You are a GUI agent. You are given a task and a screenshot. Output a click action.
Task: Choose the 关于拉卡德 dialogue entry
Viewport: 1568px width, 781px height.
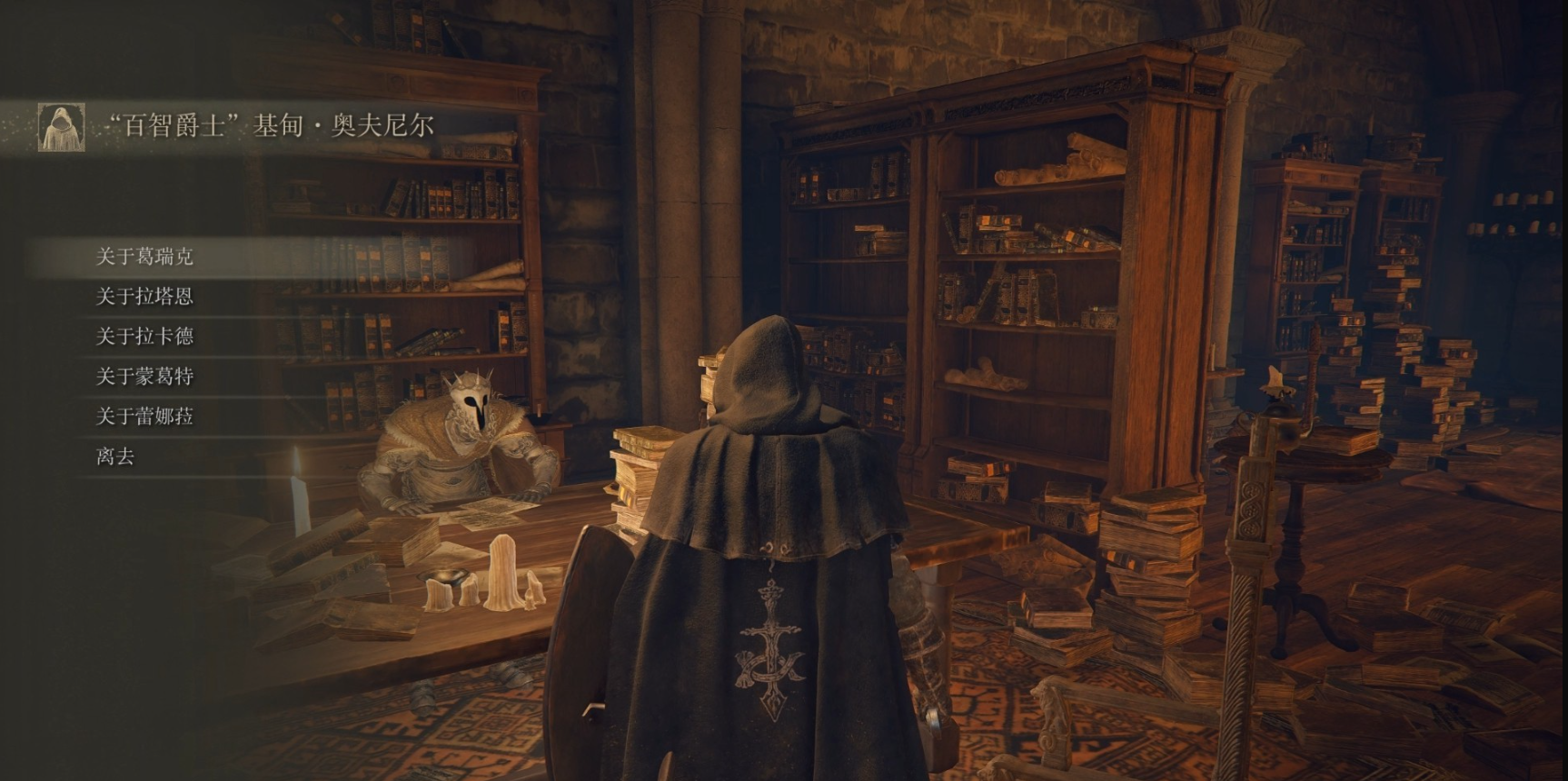145,337
